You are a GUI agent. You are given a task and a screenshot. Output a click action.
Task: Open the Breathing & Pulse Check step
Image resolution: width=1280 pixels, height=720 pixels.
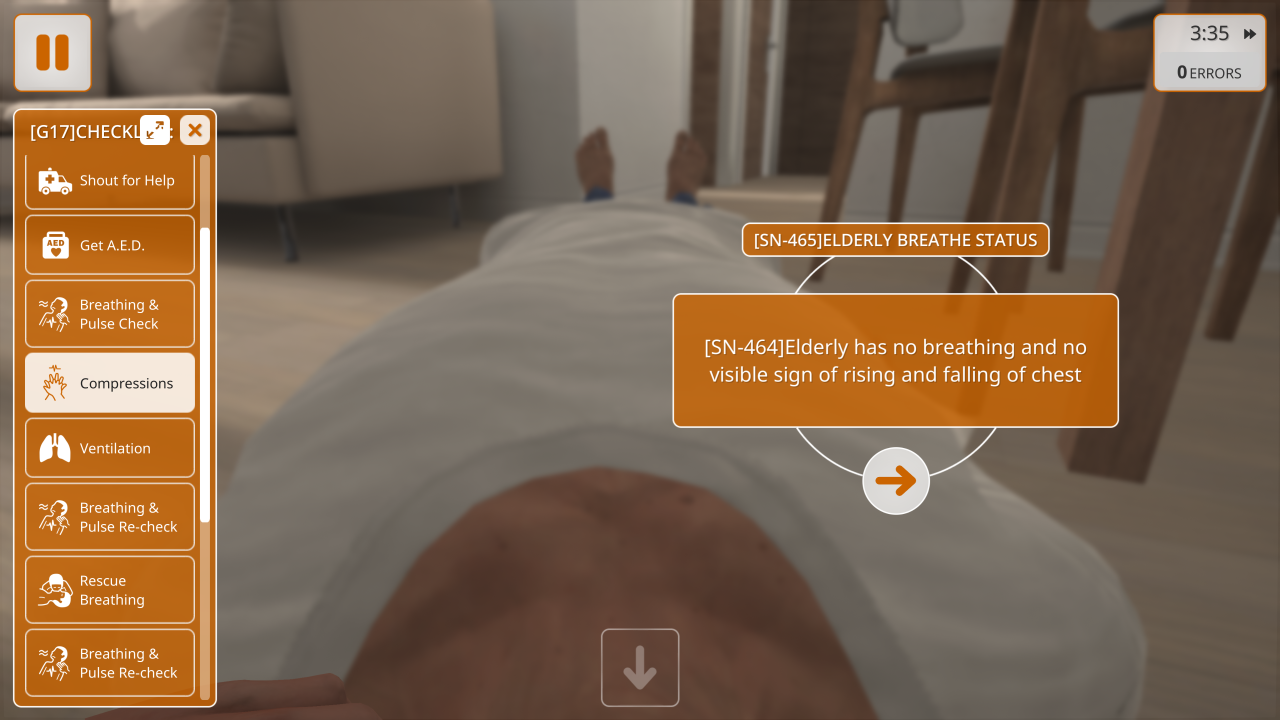110,314
